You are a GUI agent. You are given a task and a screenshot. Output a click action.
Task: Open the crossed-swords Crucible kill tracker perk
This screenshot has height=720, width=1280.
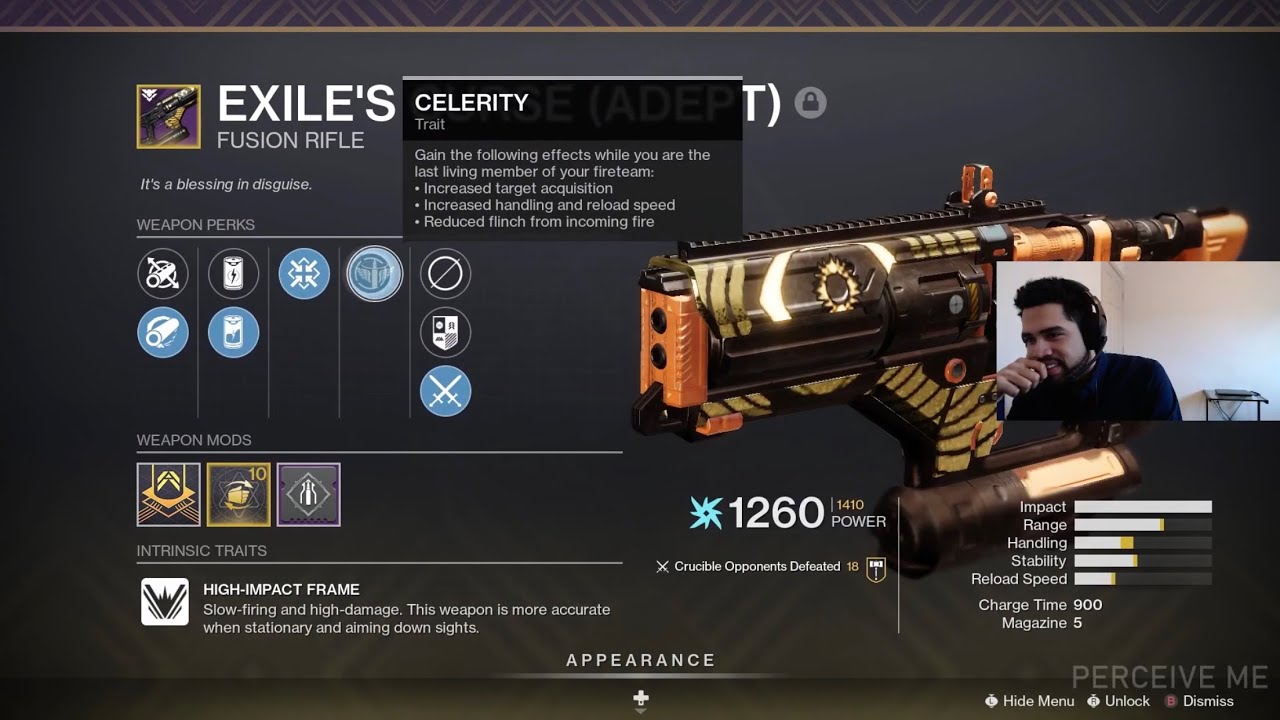click(x=445, y=392)
